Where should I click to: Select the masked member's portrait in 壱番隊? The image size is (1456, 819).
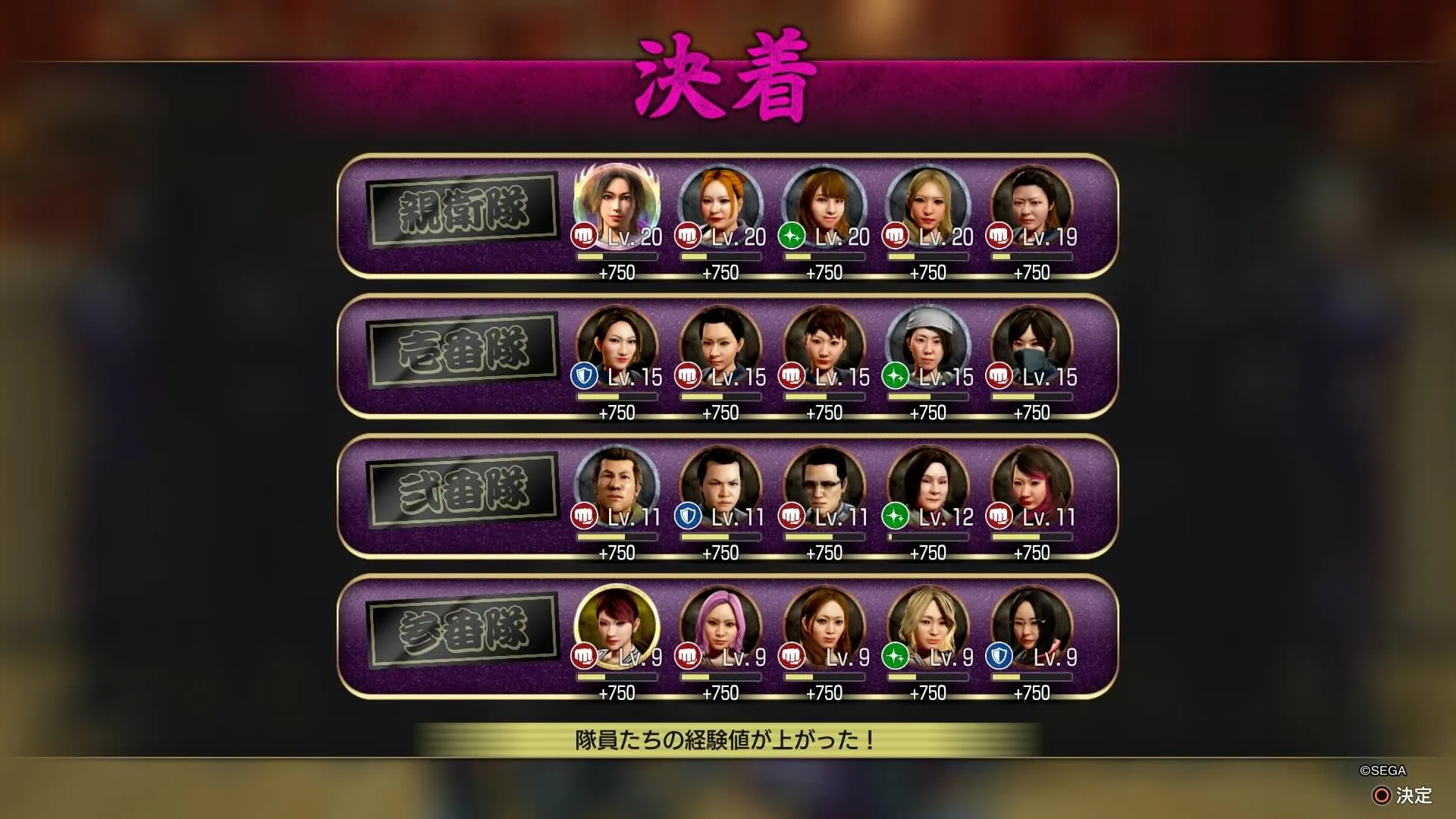tap(1034, 343)
